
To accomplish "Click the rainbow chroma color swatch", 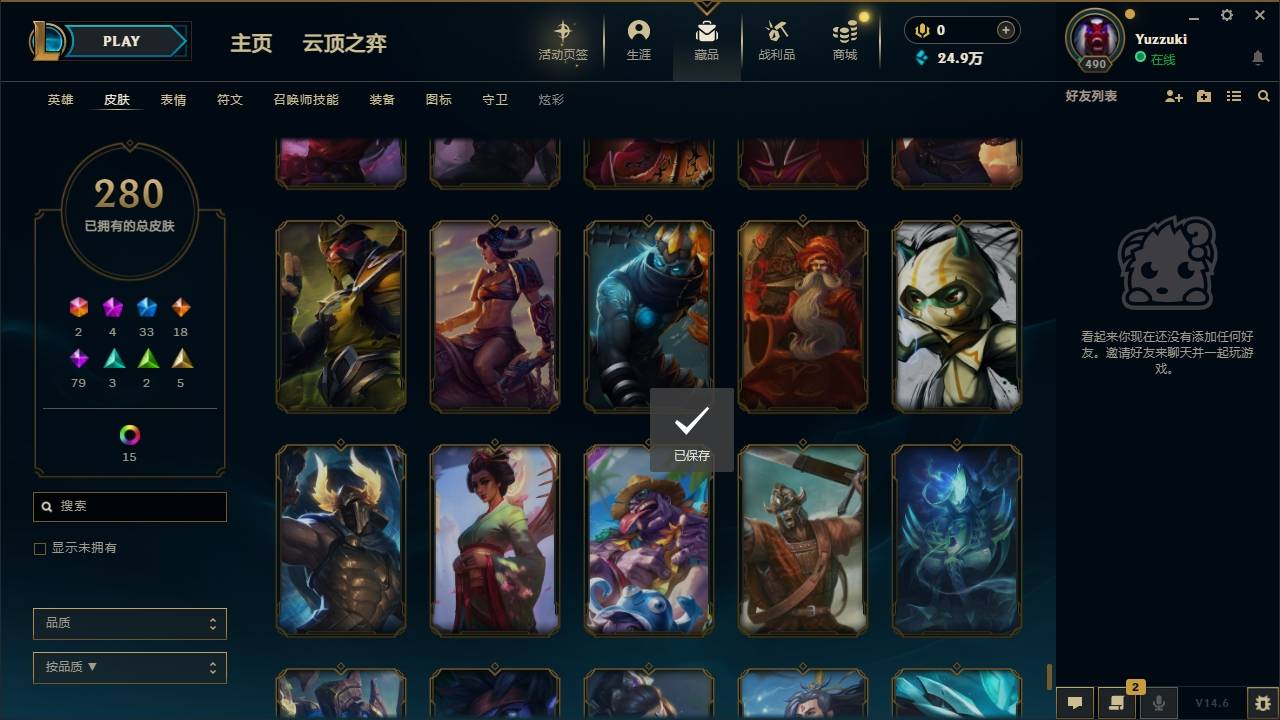I will point(129,436).
